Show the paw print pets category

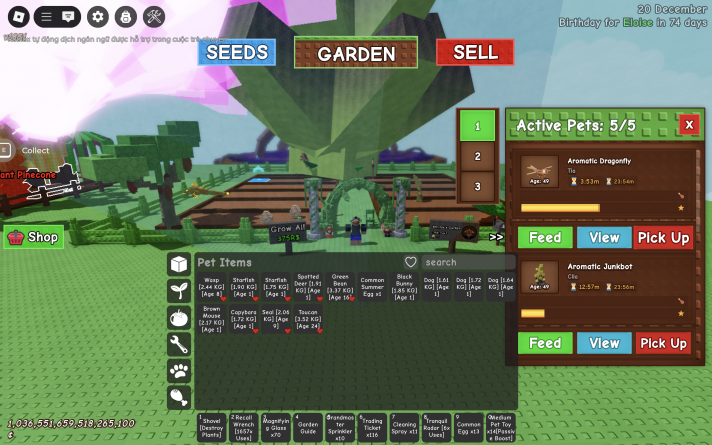(179, 371)
